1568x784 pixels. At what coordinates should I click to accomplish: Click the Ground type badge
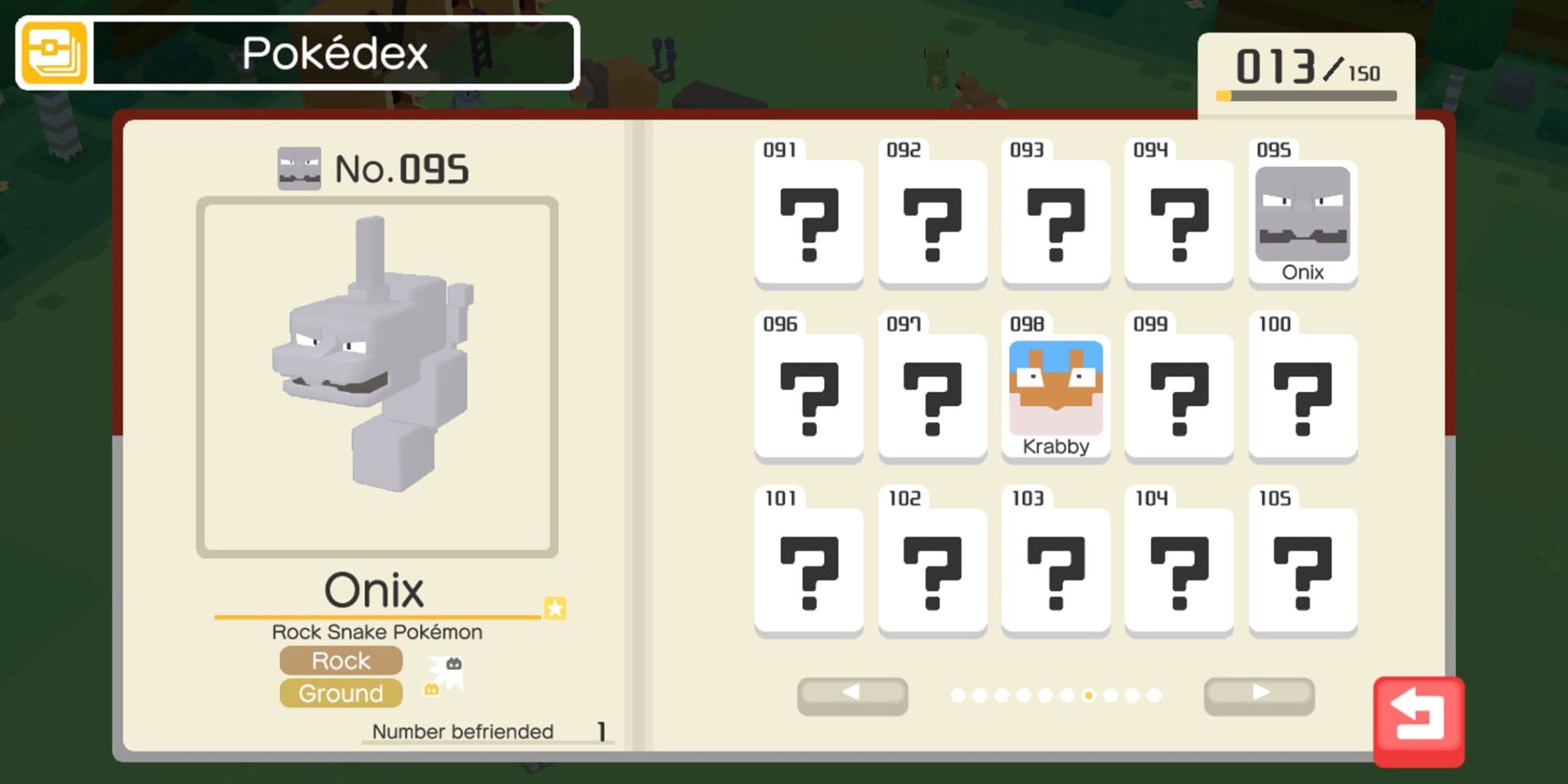tap(341, 694)
